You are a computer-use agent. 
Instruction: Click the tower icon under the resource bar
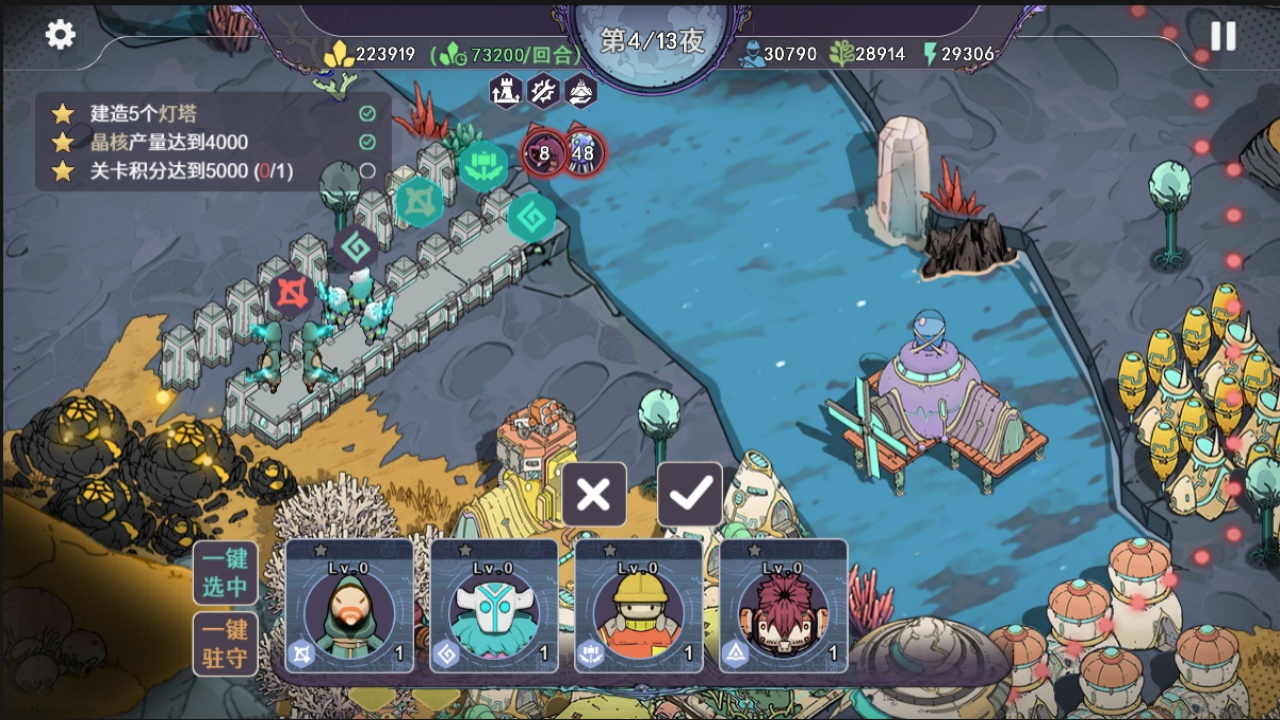(x=505, y=91)
